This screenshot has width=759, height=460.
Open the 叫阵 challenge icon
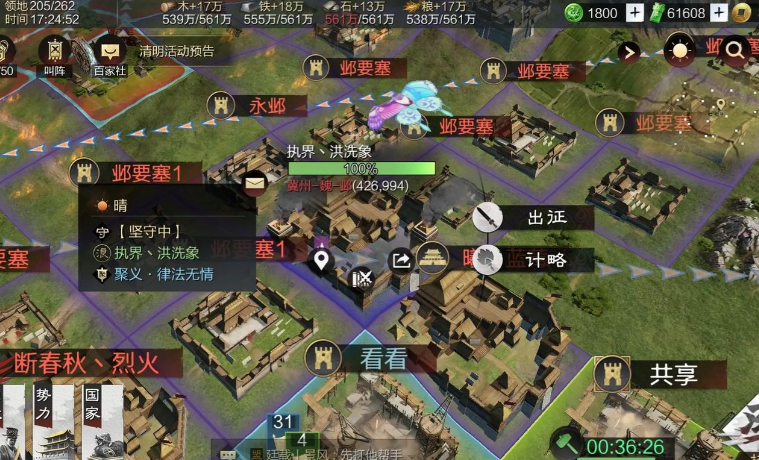click(53, 52)
